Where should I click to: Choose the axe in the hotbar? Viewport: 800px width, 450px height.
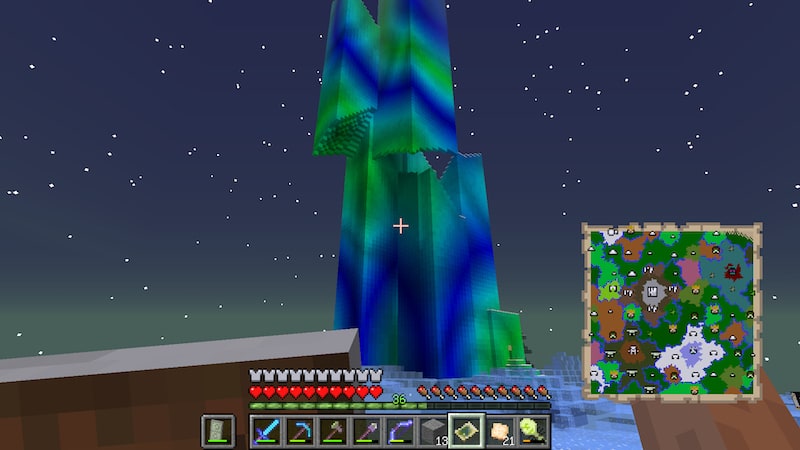332,431
